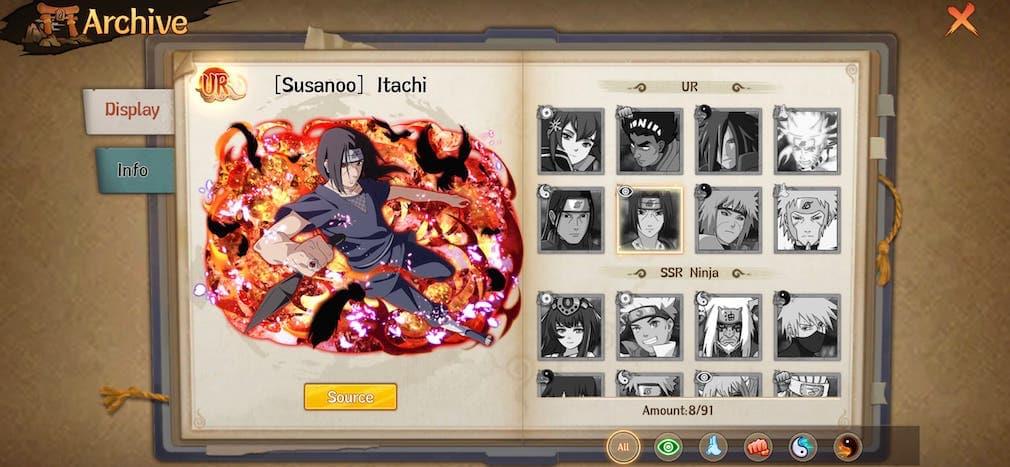Filter ninjas by red fist type
This screenshot has height=467, width=1010.
click(758, 446)
